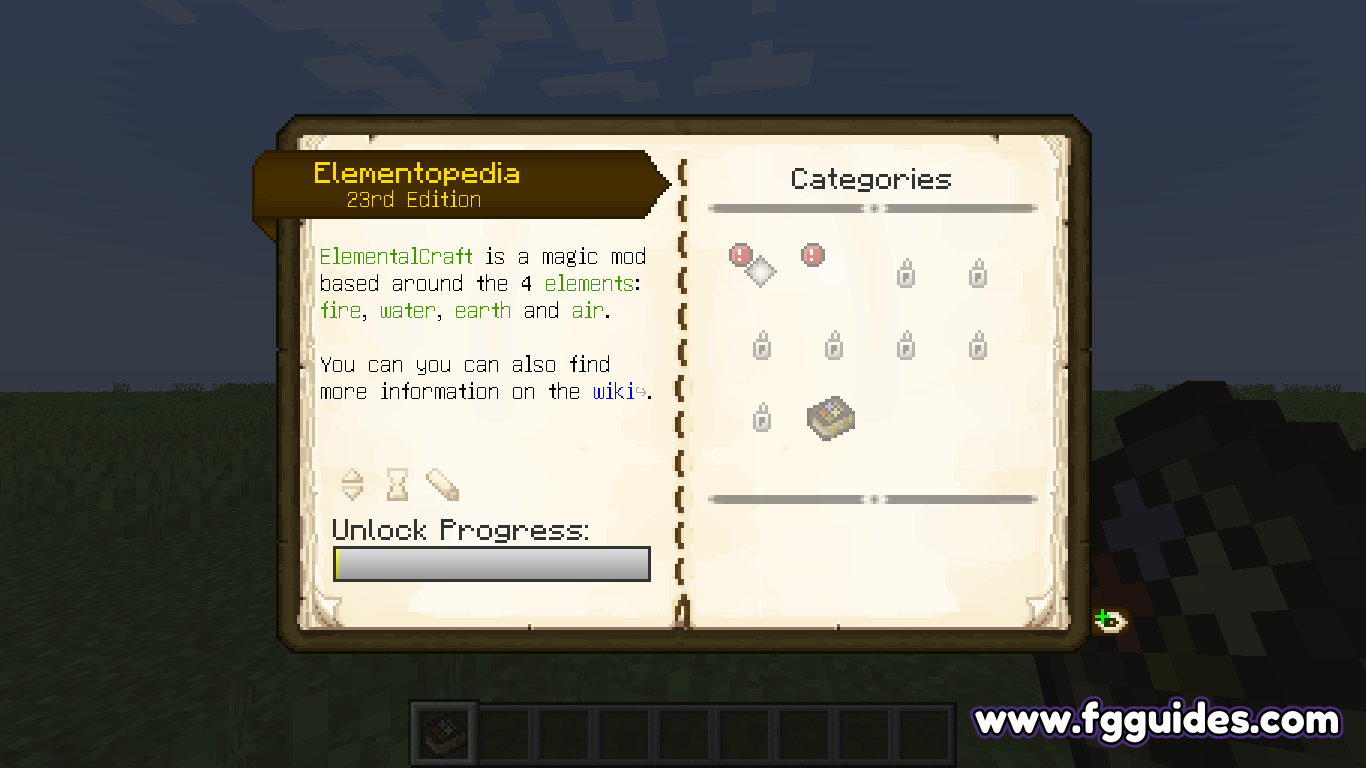Follow the blue wiki link
The image size is (1366, 768).
615,392
